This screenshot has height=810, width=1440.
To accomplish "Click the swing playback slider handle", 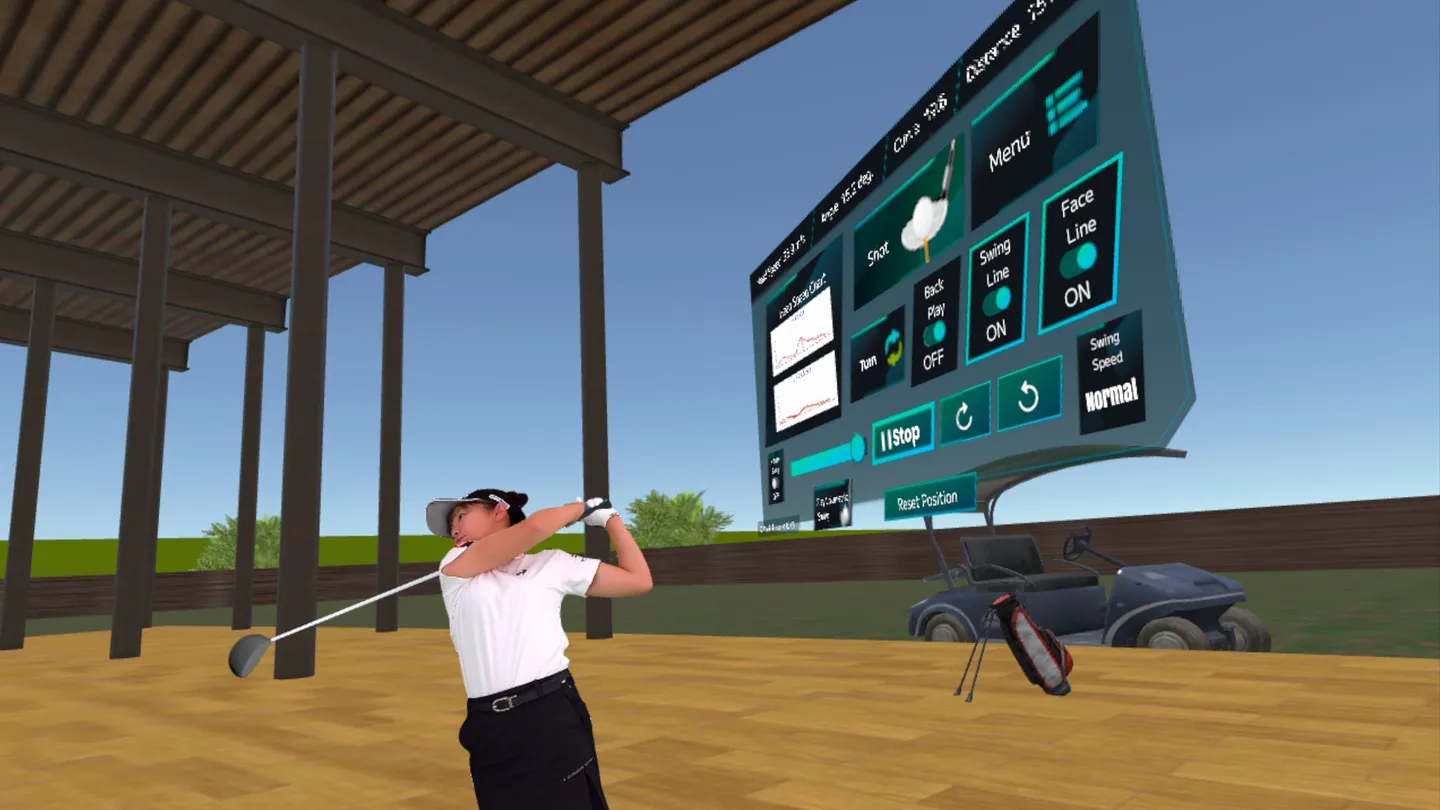I will click(x=856, y=449).
